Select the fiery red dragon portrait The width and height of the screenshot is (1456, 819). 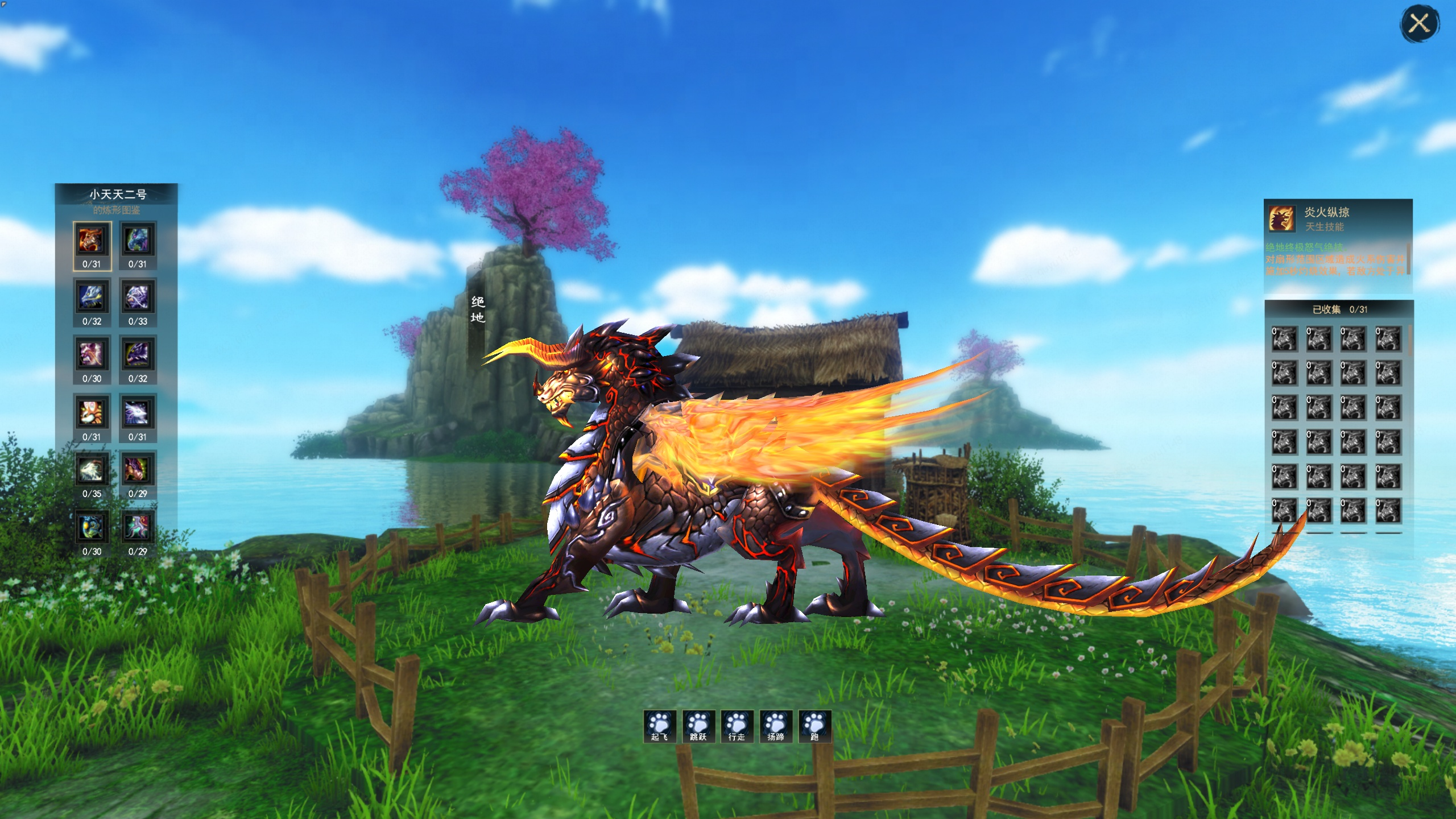click(92, 241)
